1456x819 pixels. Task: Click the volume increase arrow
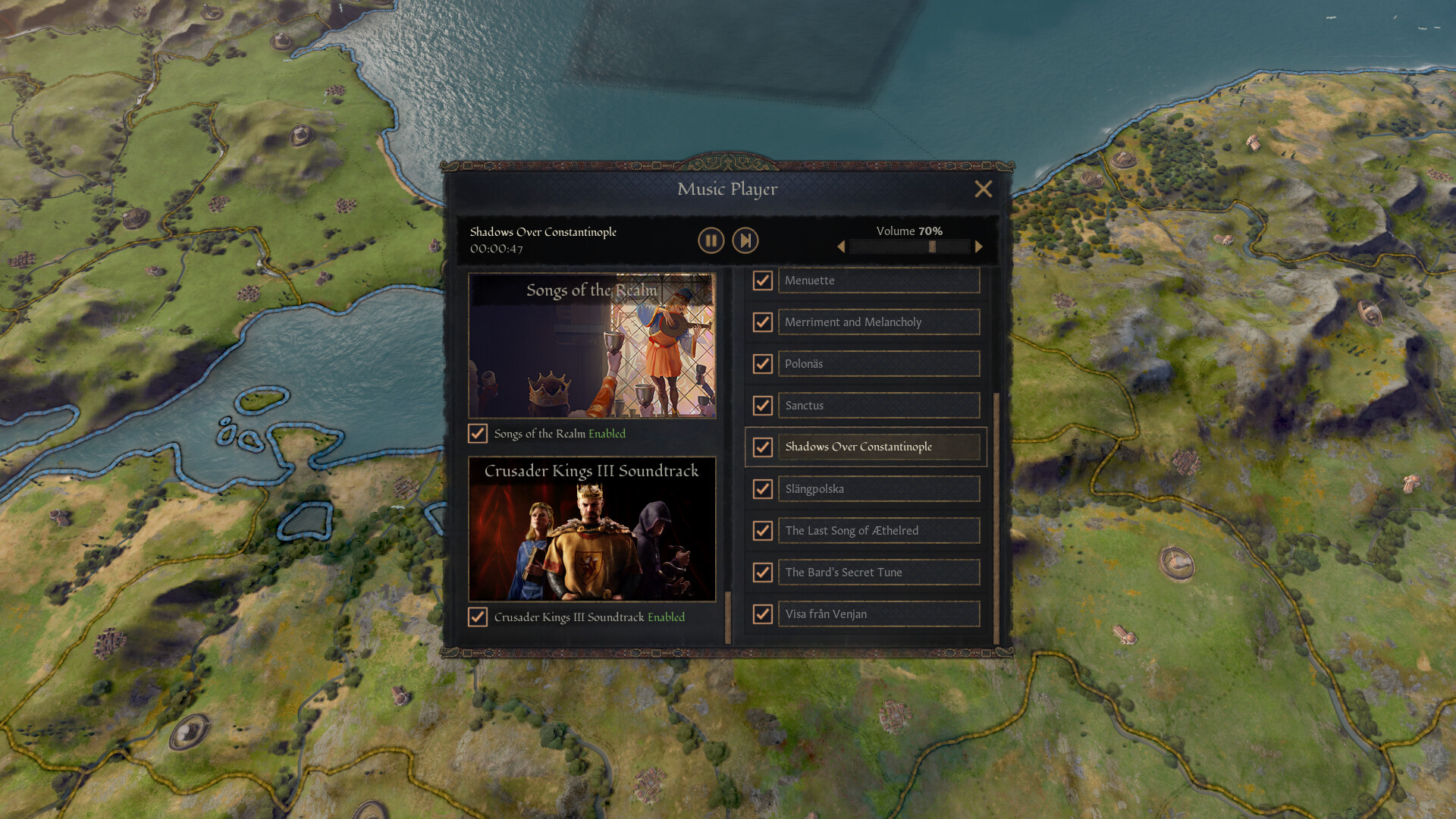pyautogui.click(x=978, y=246)
